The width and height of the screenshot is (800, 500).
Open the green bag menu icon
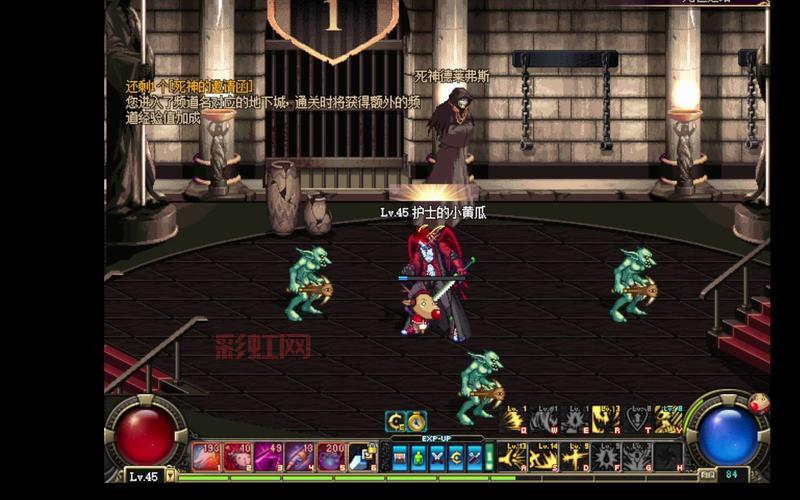point(419,457)
